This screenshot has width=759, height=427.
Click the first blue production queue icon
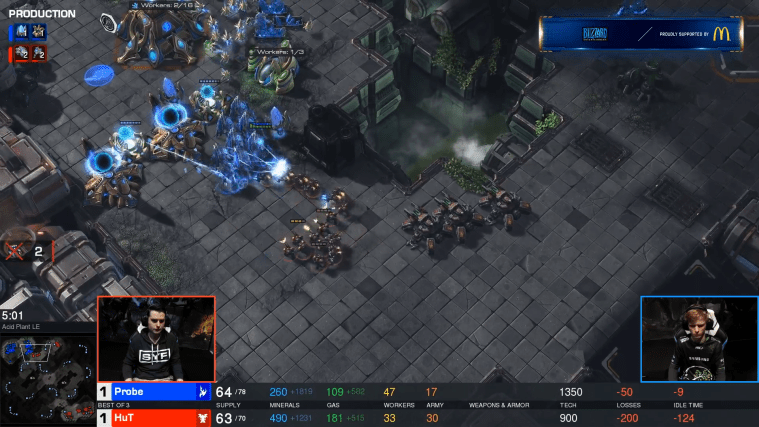click(x=19, y=33)
